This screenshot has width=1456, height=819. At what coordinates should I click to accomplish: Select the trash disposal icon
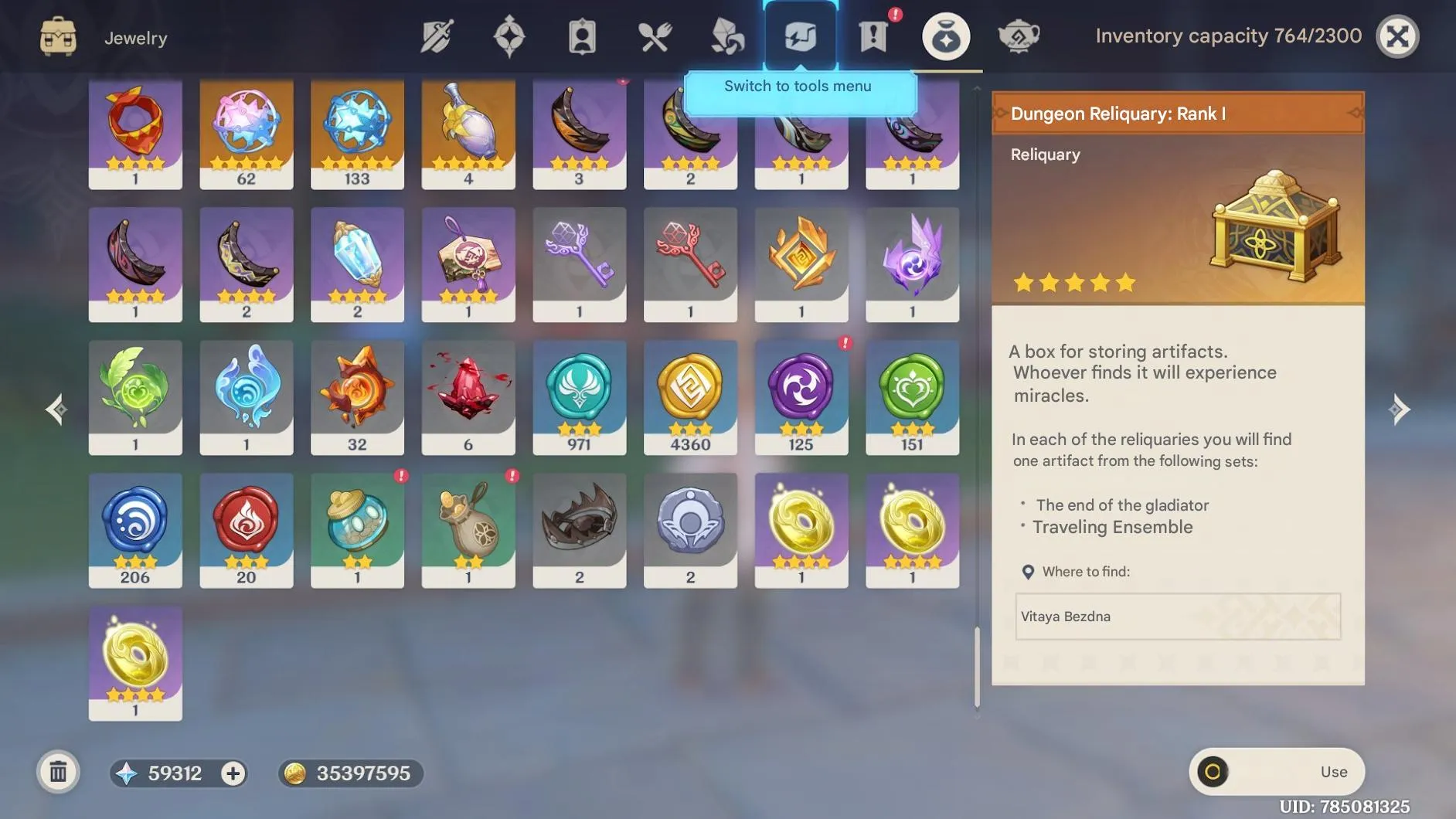click(x=58, y=772)
